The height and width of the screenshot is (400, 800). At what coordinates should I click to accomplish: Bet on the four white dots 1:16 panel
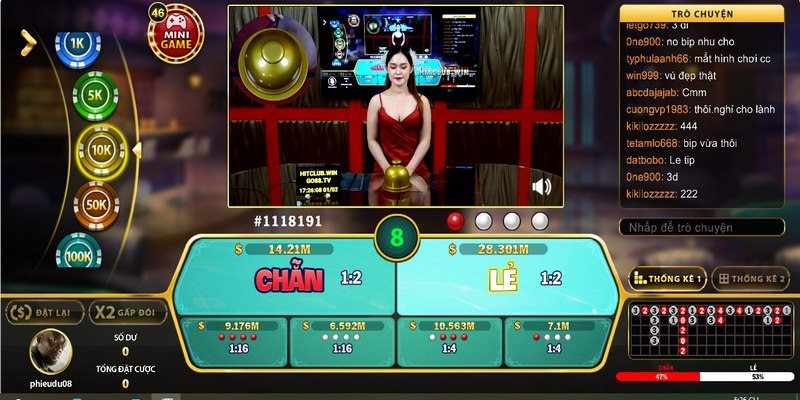(341, 338)
